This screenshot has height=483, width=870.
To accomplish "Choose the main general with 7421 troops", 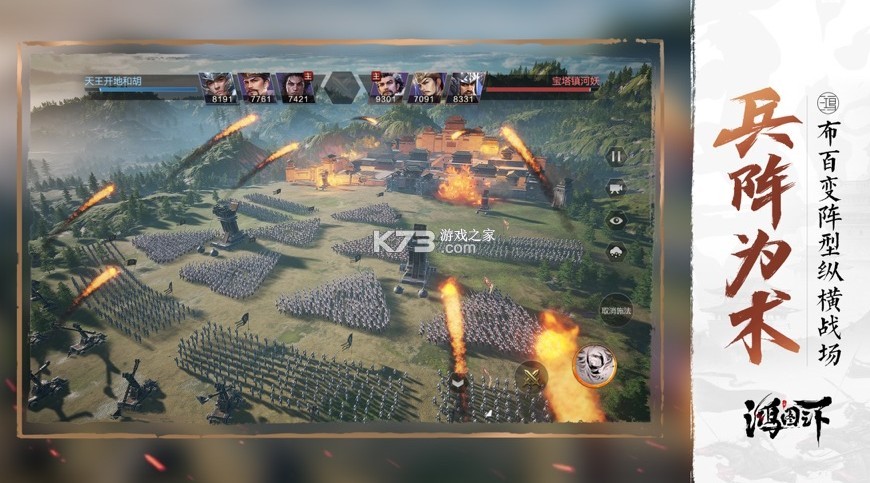I will (x=293, y=86).
